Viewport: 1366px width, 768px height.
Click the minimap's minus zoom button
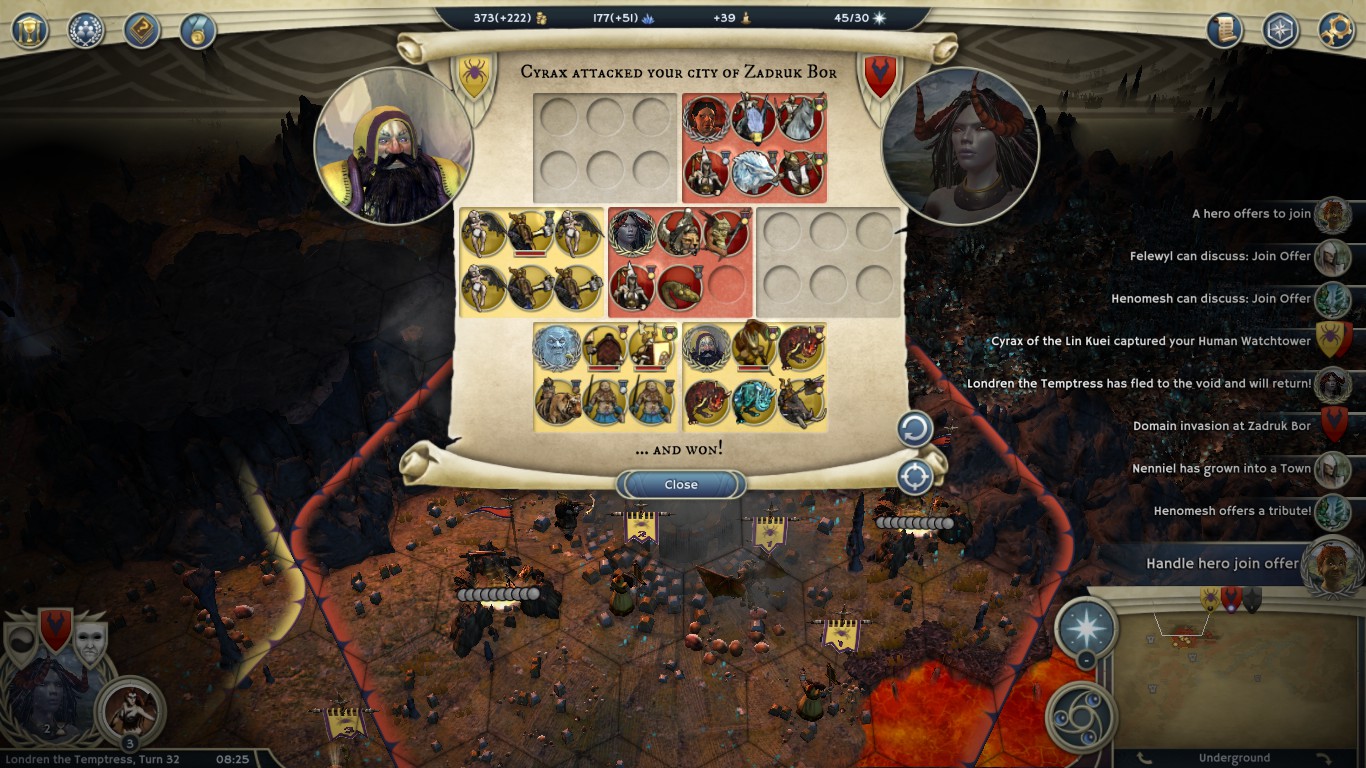tap(1085, 660)
